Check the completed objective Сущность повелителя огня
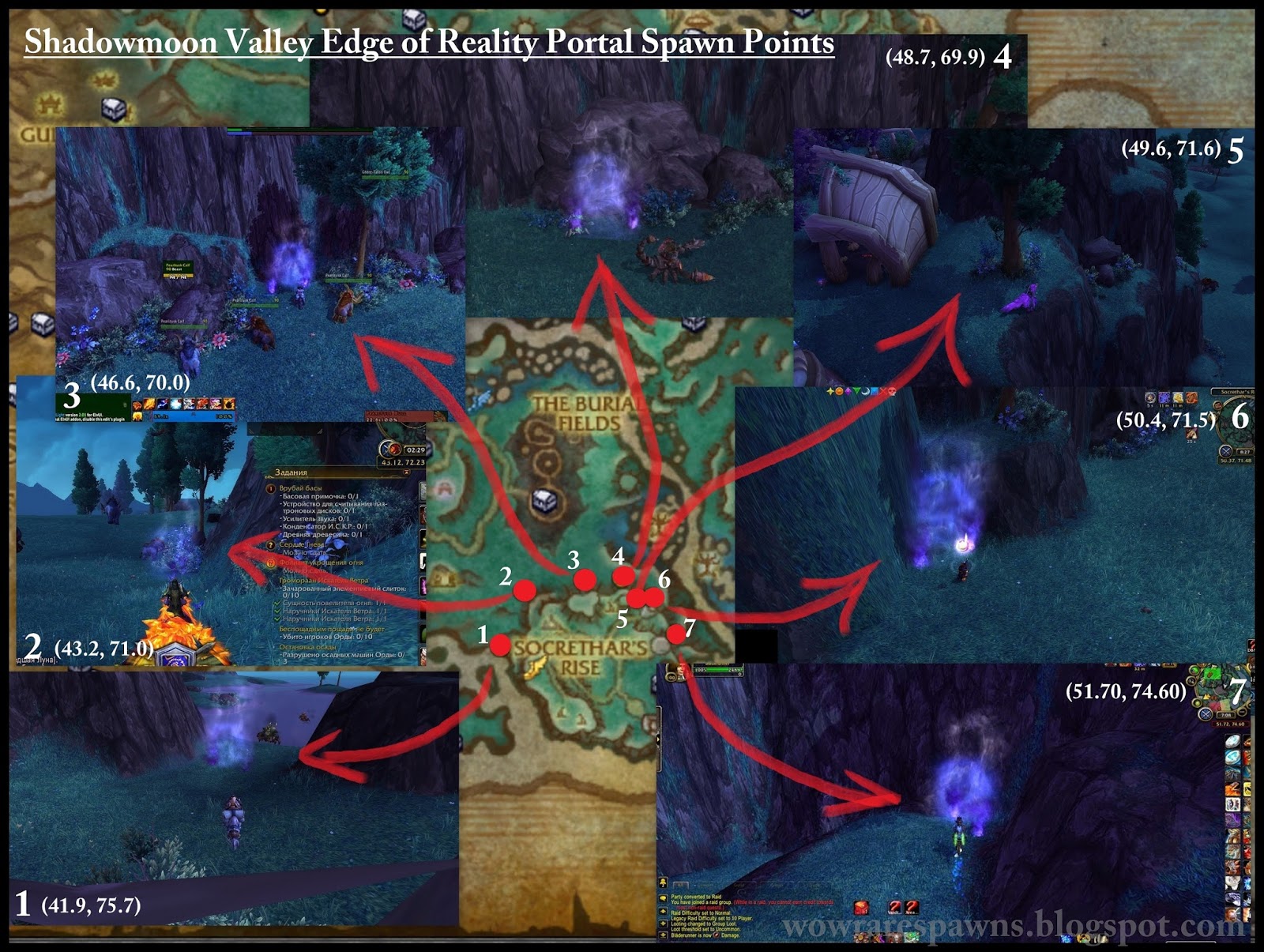The width and height of the screenshot is (1264, 952). 276,604
